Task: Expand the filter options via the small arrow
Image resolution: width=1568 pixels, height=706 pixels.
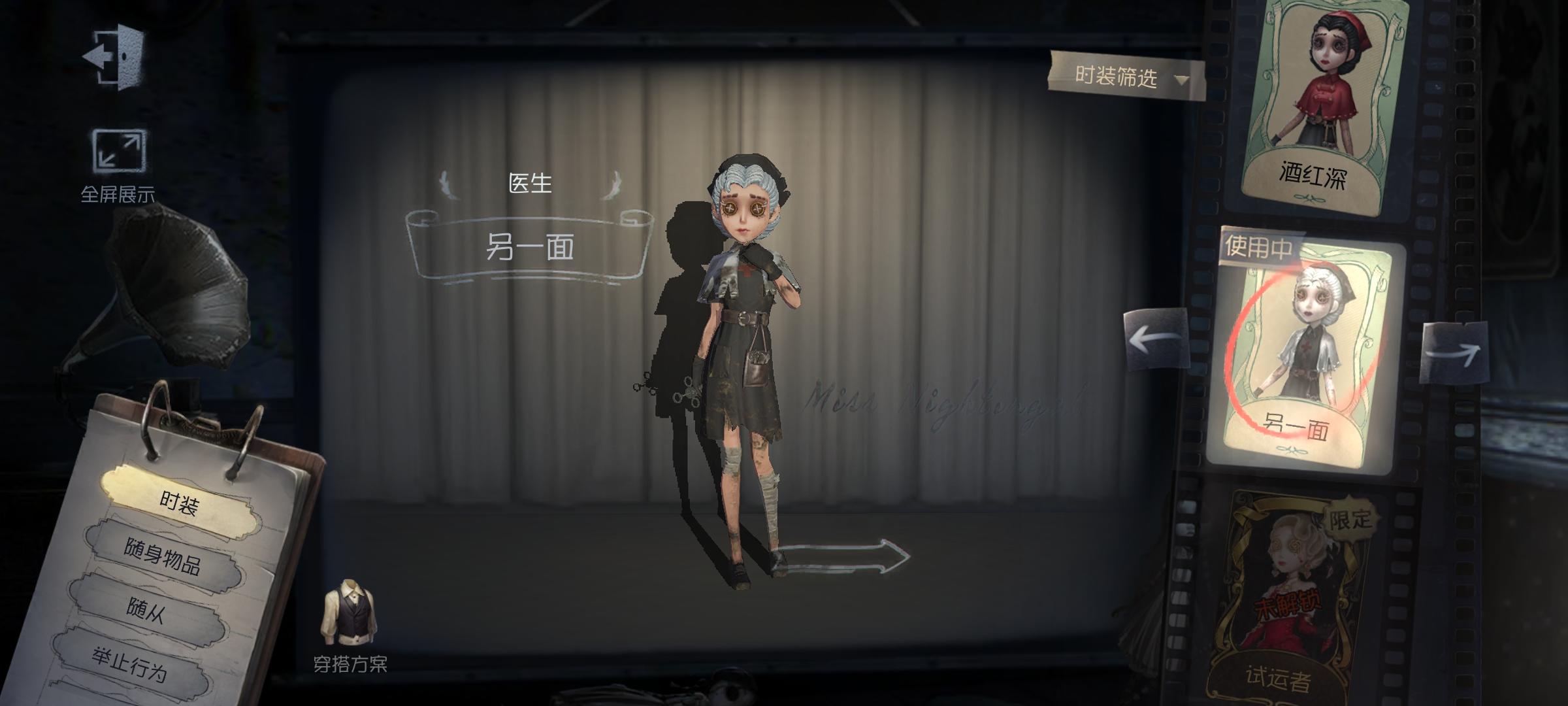Action: [1179, 78]
